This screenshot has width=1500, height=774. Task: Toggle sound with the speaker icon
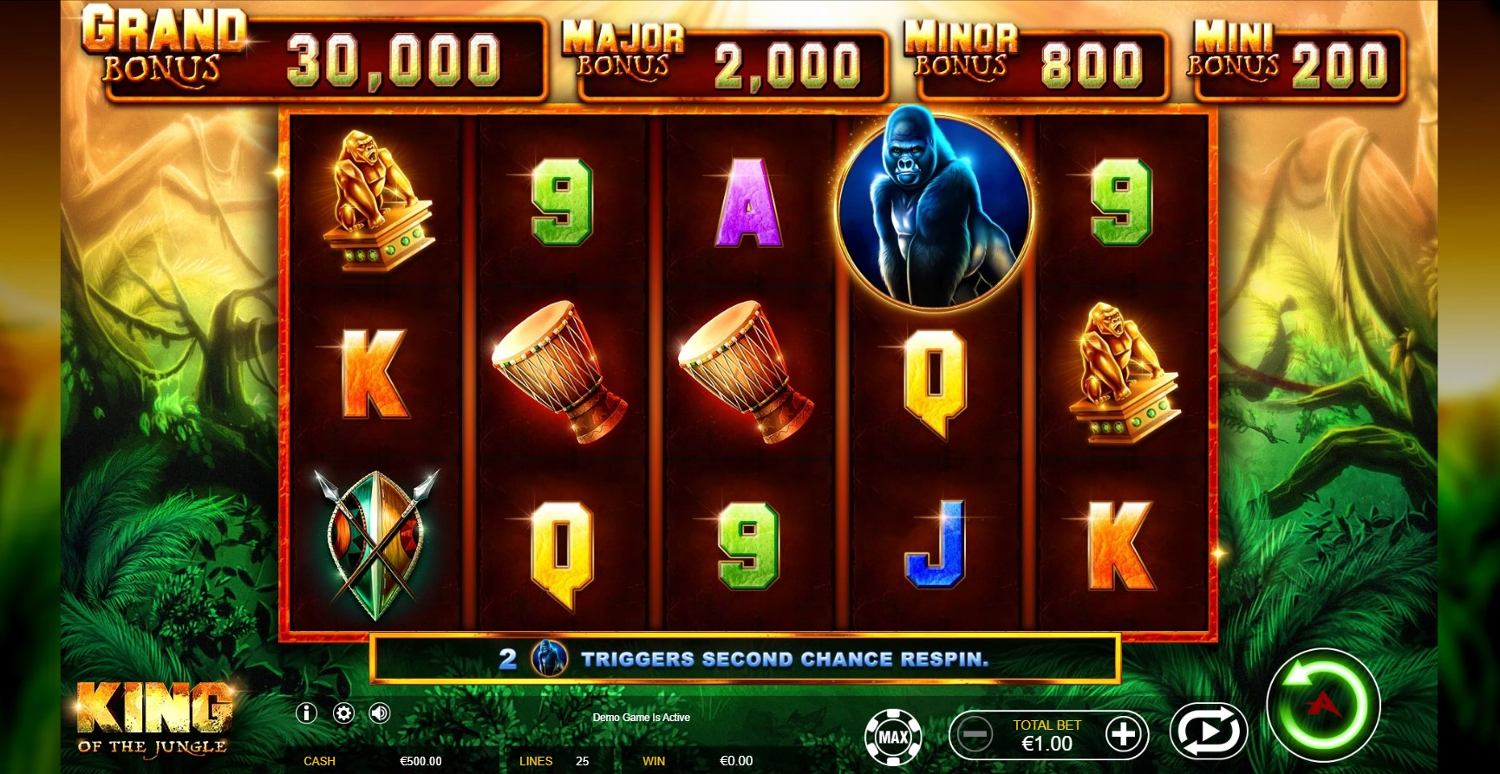point(379,713)
